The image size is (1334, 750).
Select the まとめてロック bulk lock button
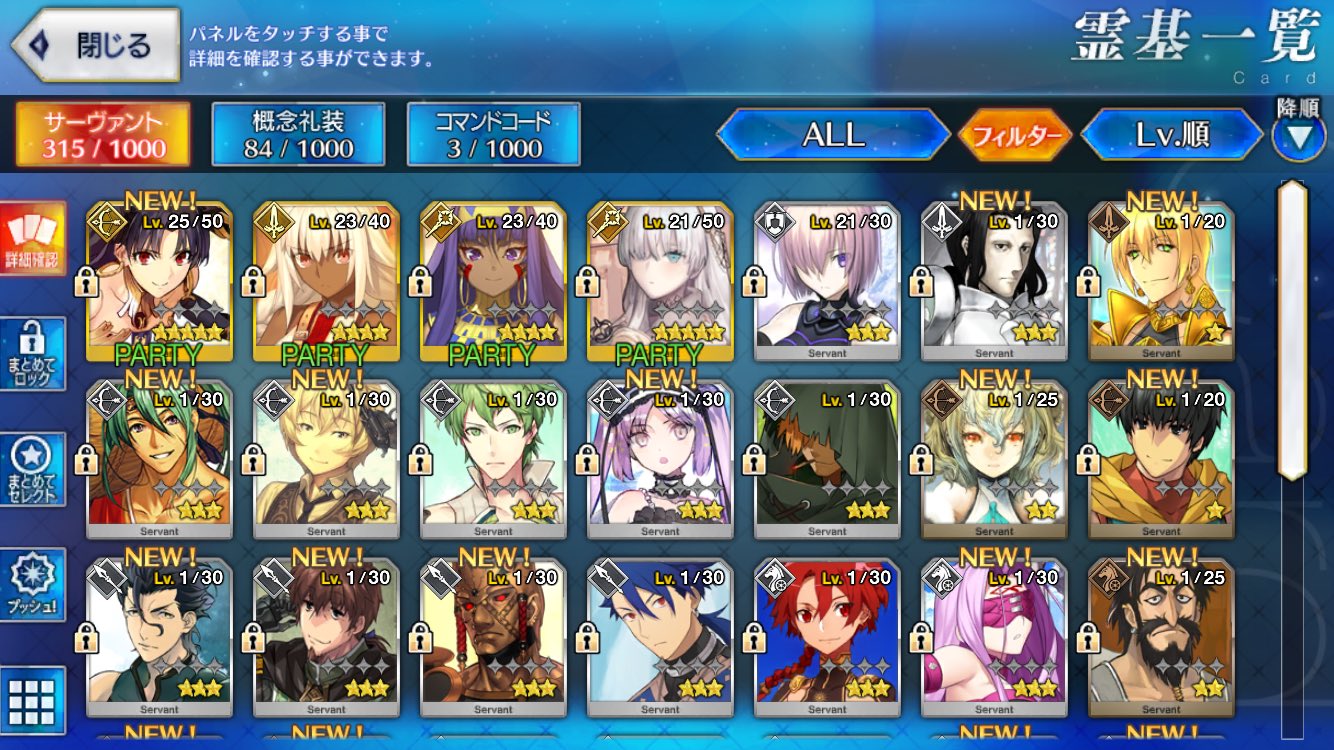coord(33,353)
